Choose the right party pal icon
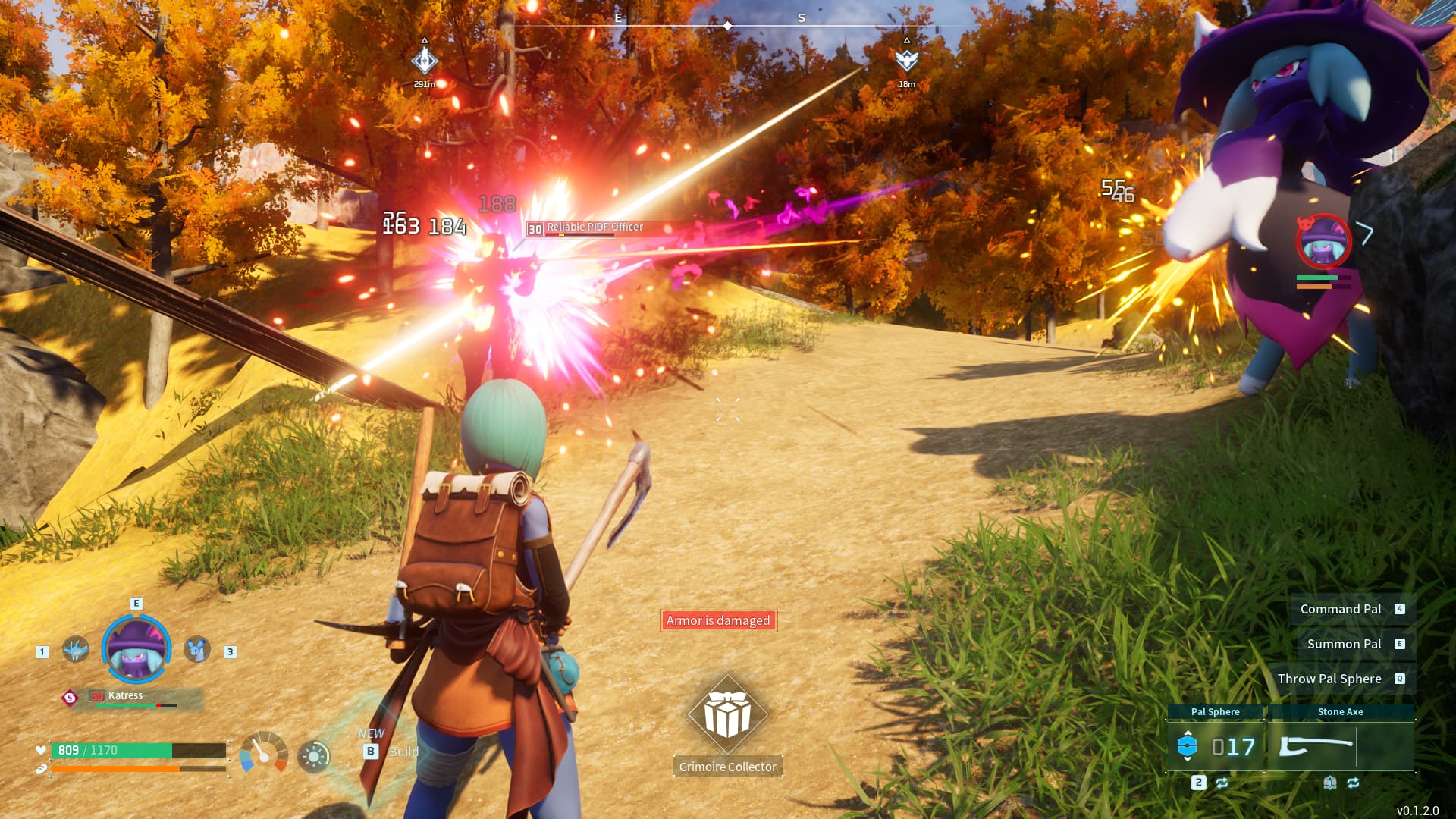The width and height of the screenshot is (1456, 819). [x=197, y=650]
